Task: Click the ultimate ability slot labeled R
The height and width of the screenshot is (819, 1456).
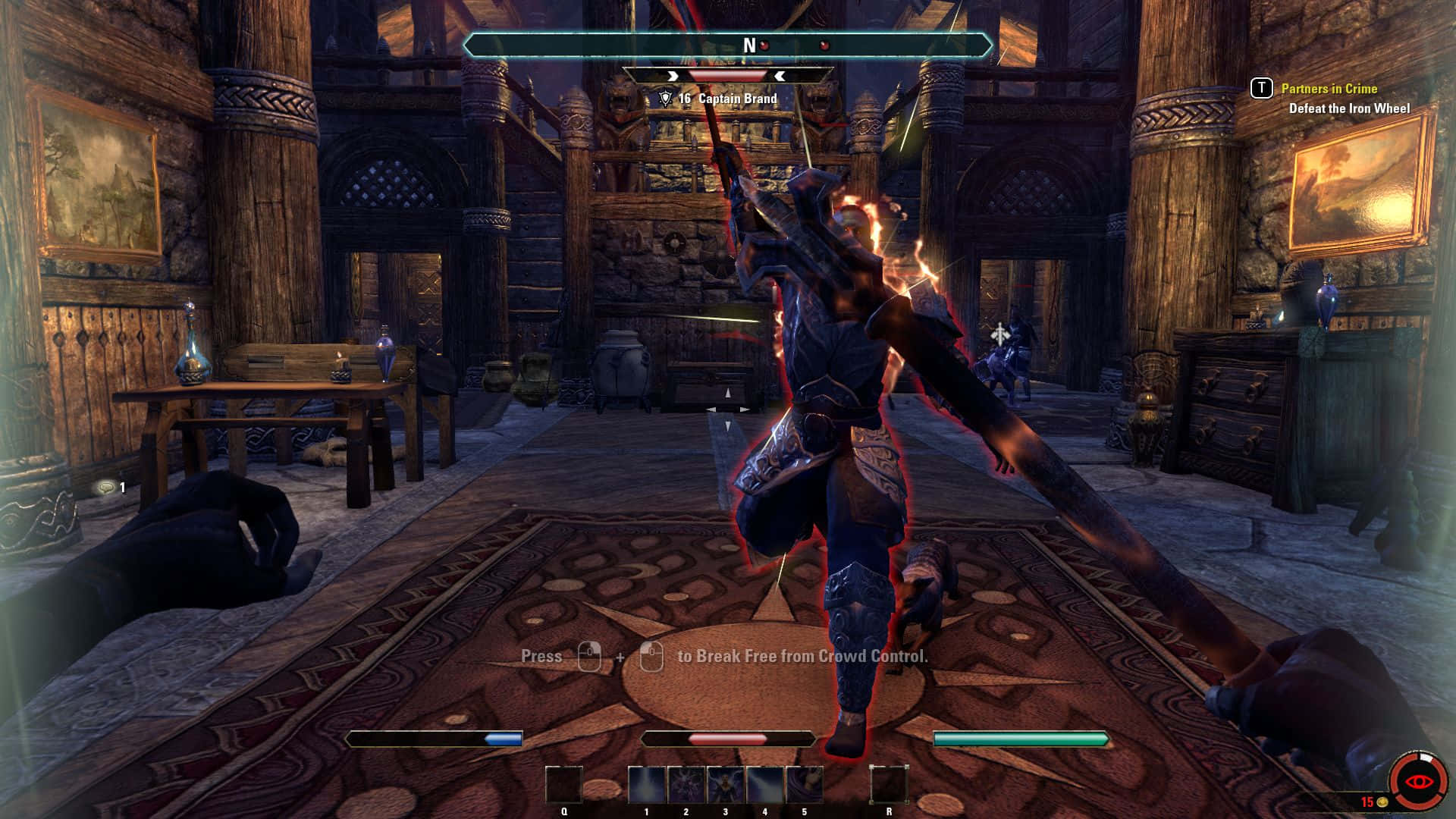Action: tap(889, 785)
